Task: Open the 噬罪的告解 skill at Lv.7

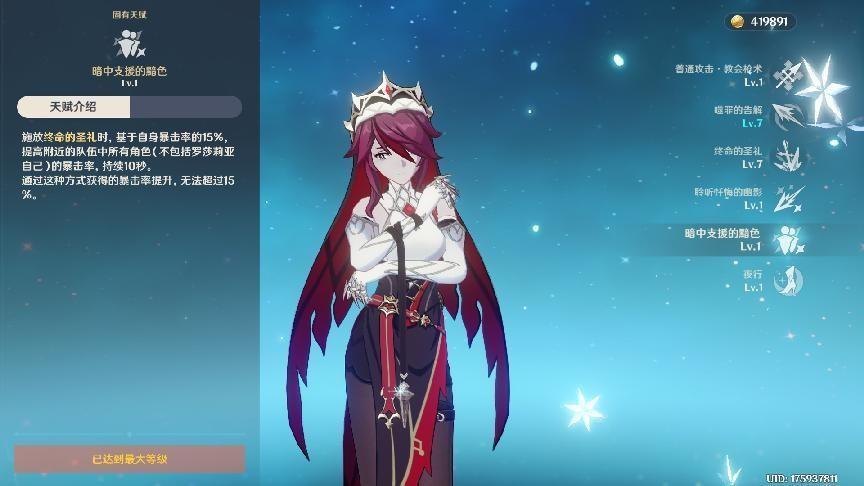Action: click(x=790, y=116)
